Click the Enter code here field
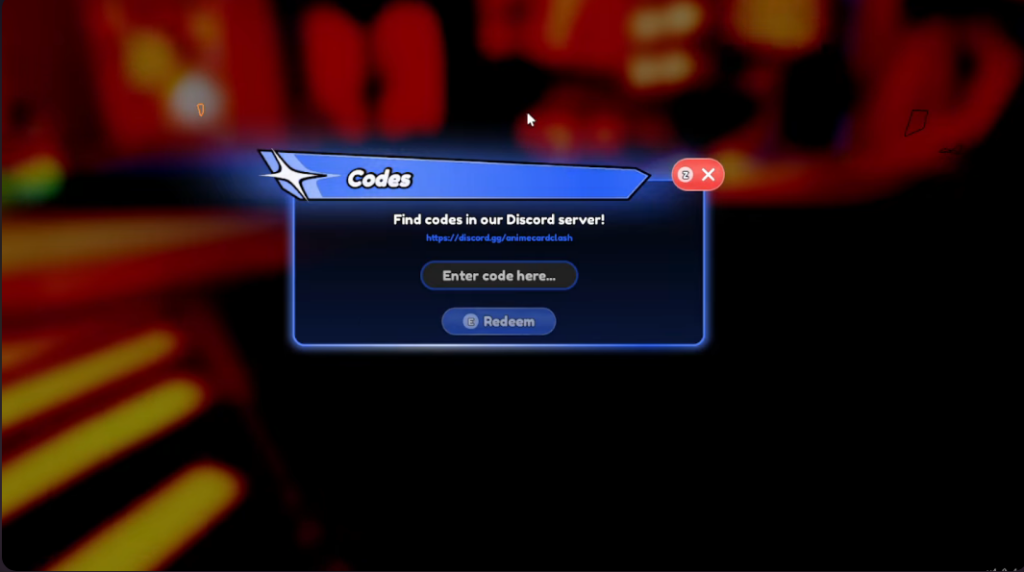This screenshot has height=572, width=1024. point(499,276)
